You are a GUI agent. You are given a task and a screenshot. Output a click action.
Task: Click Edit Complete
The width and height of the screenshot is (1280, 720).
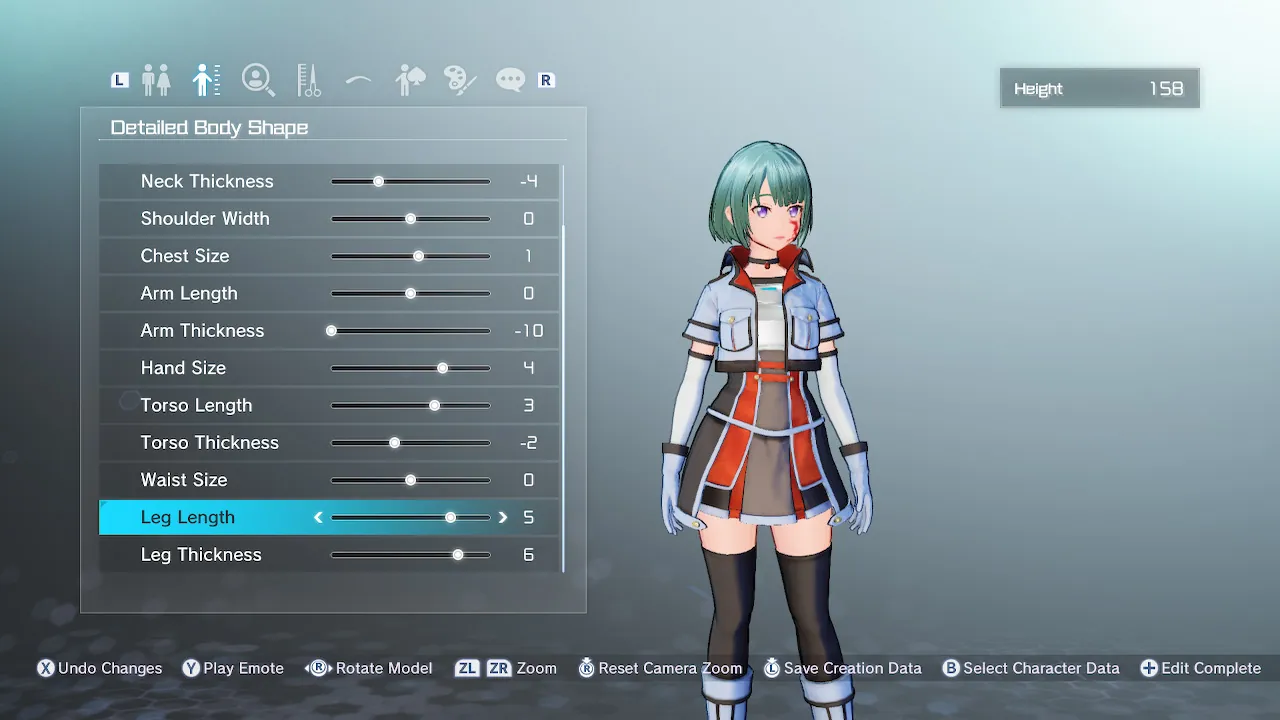(x=1200, y=668)
